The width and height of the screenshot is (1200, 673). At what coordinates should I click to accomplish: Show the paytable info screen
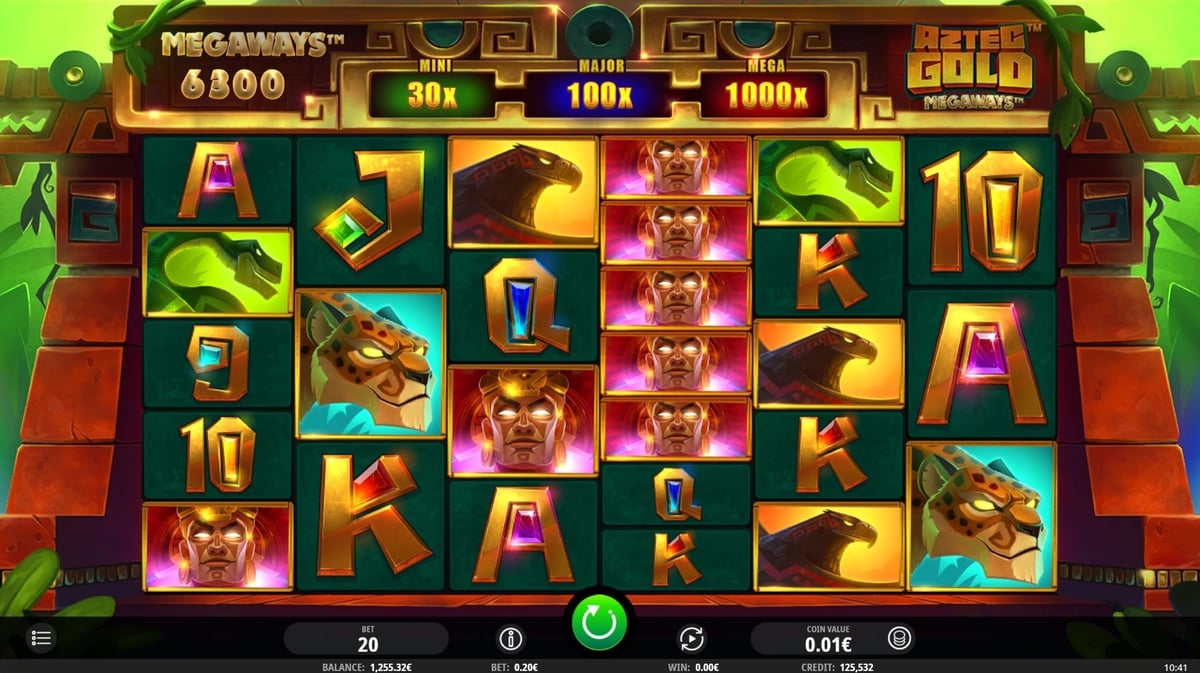(511, 638)
